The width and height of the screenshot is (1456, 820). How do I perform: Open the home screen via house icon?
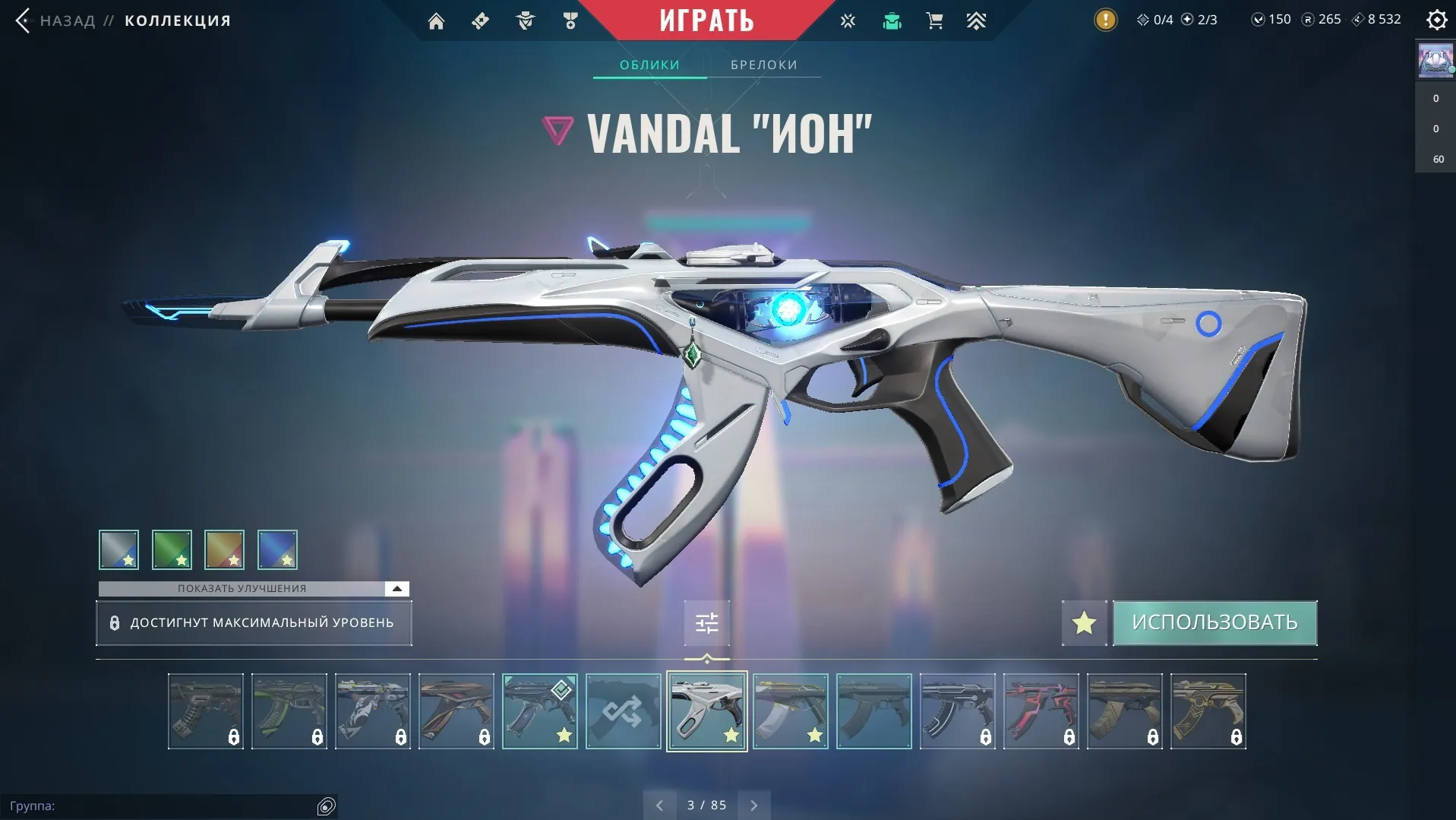click(437, 21)
